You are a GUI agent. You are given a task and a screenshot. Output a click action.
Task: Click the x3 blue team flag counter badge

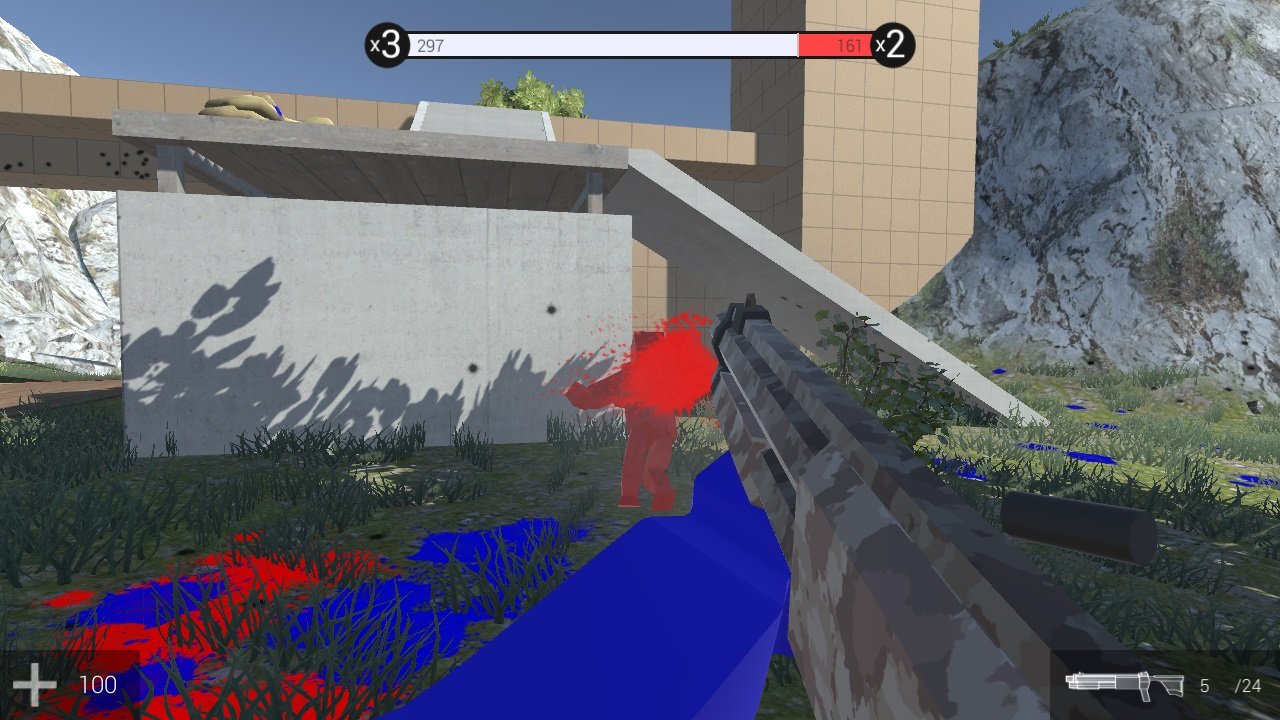(x=383, y=43)
